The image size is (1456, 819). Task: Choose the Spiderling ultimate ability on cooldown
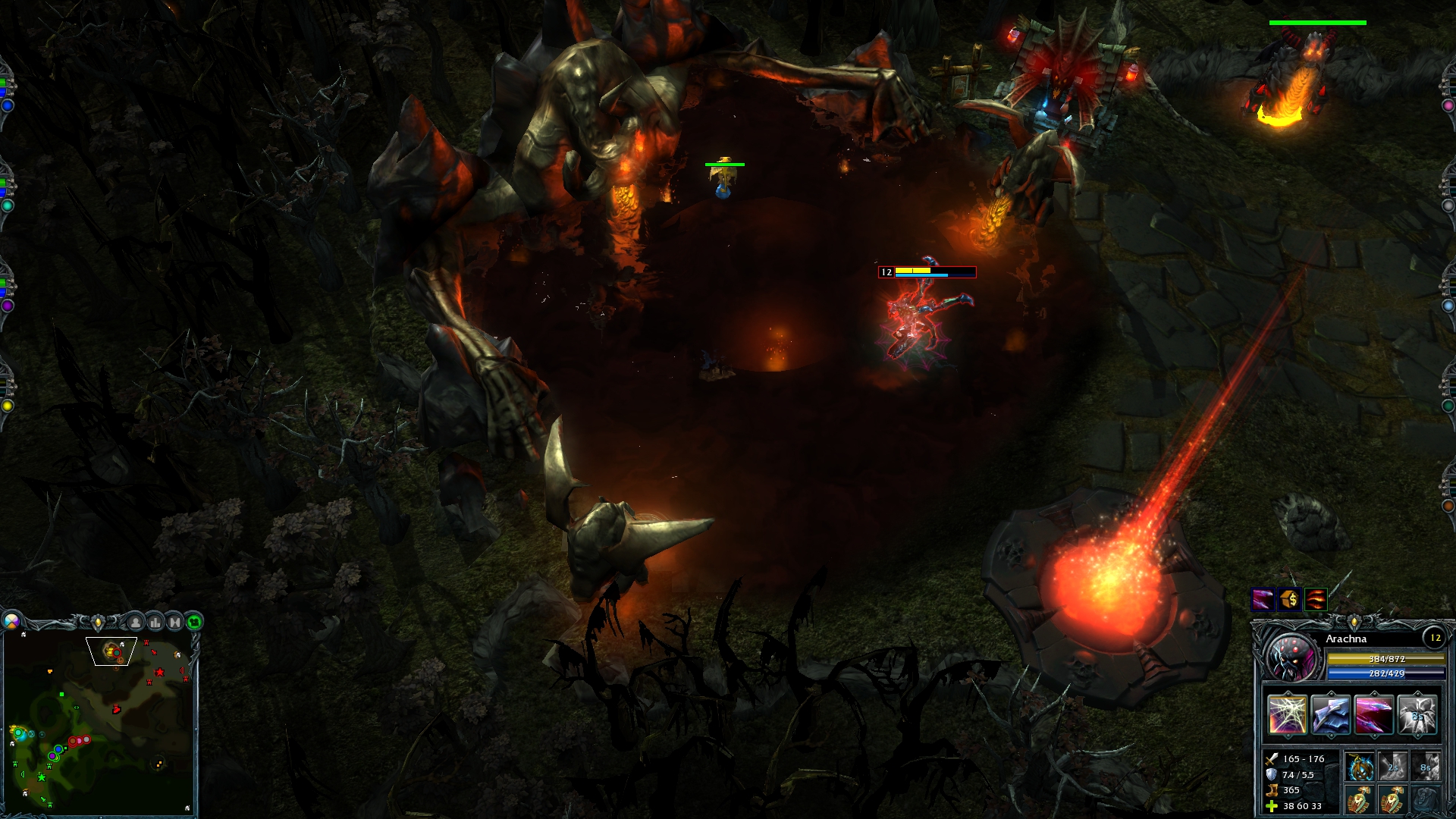1417,715
